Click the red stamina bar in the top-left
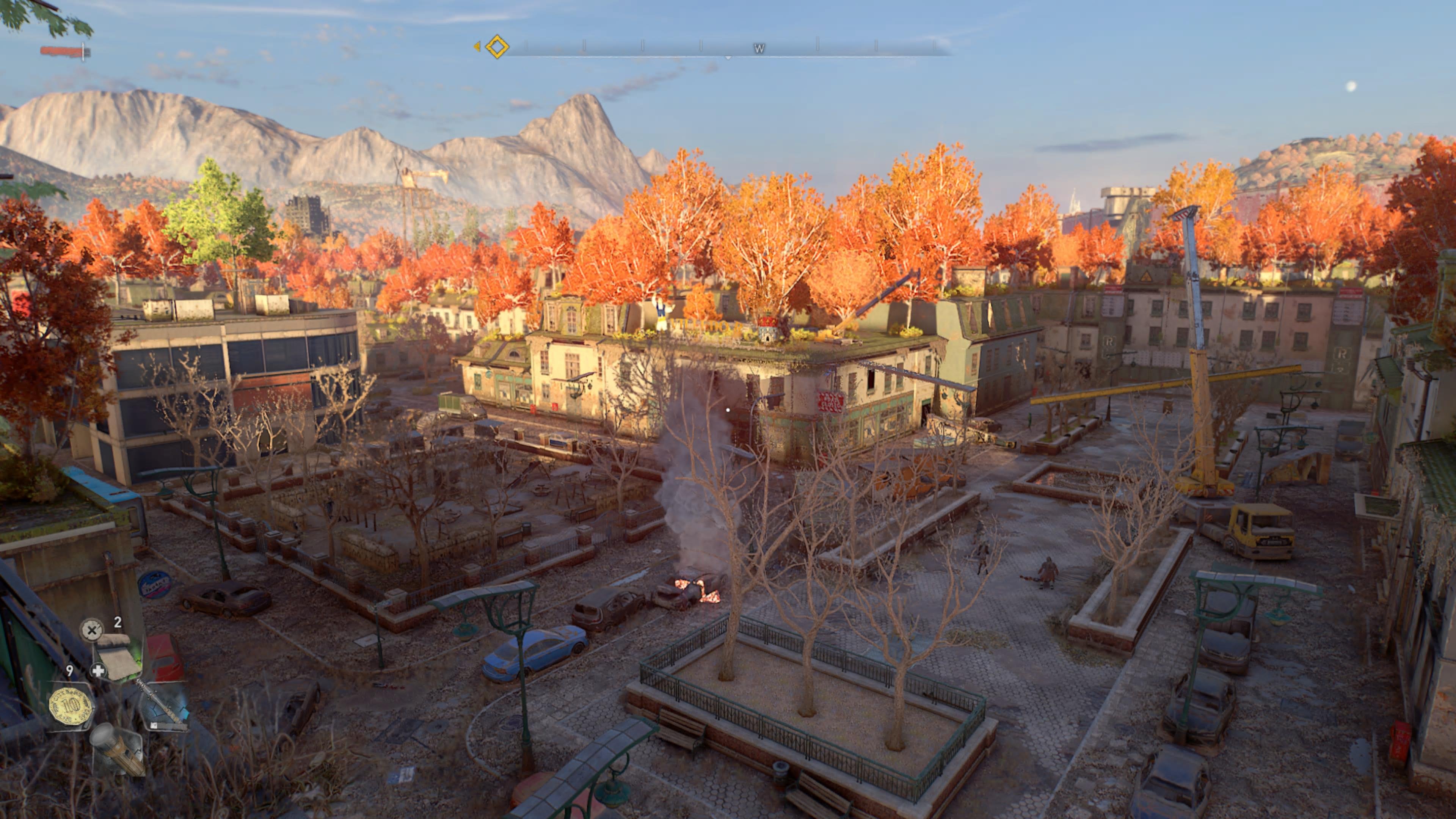This screenshot has width=1456, height=819. pos(61,51)
